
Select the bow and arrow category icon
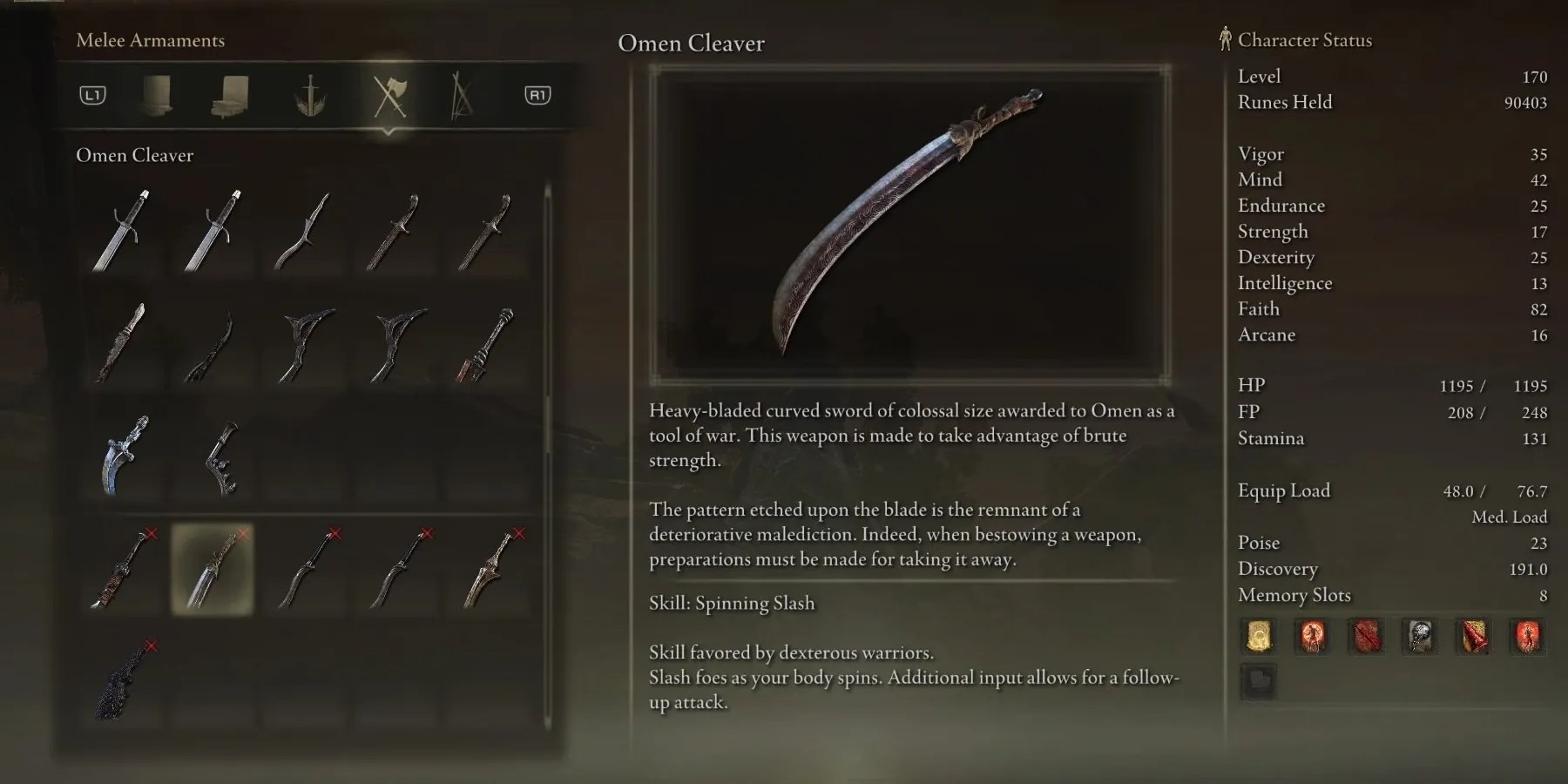(x=463, y=96)
